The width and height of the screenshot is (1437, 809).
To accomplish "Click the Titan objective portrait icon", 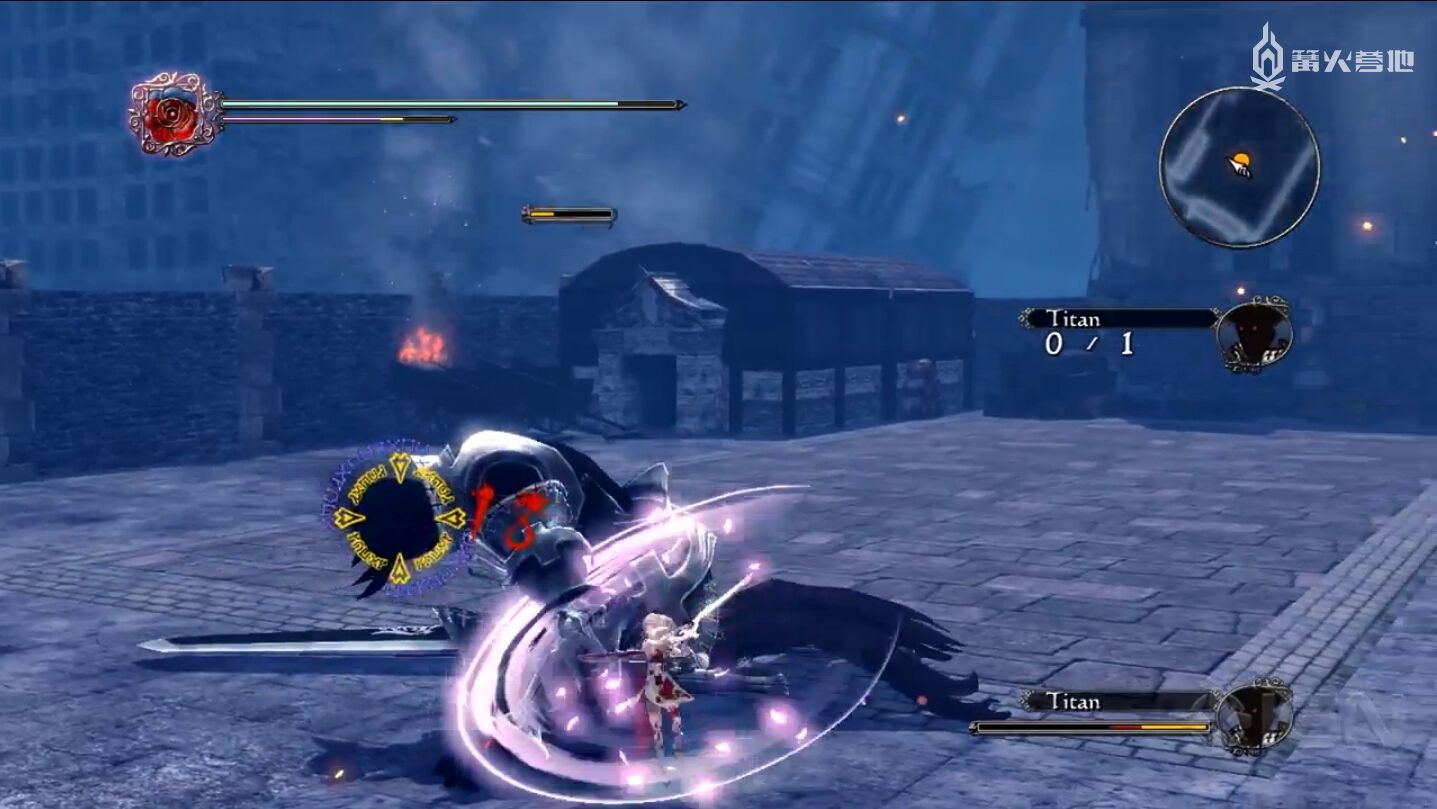I will [x=1254, y=336].
